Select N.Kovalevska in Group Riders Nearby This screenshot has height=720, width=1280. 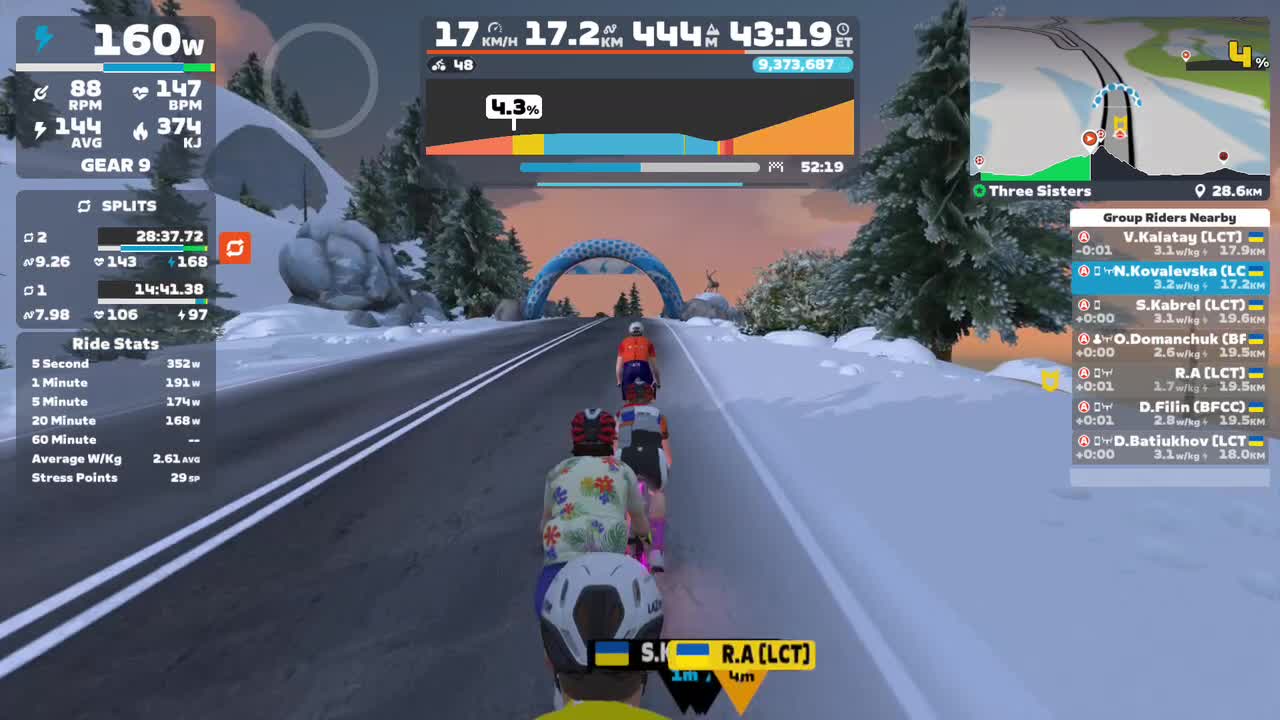[1170, 270]
